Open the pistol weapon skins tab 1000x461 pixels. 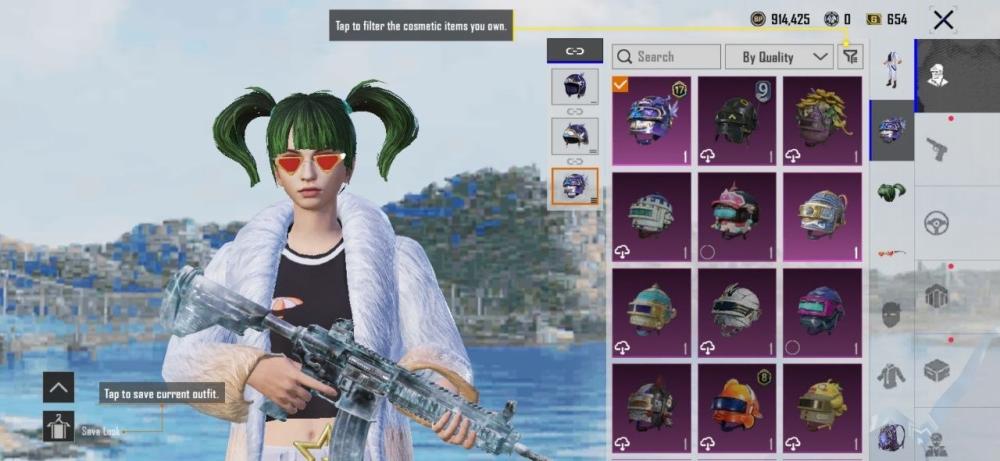coord(937,149)
